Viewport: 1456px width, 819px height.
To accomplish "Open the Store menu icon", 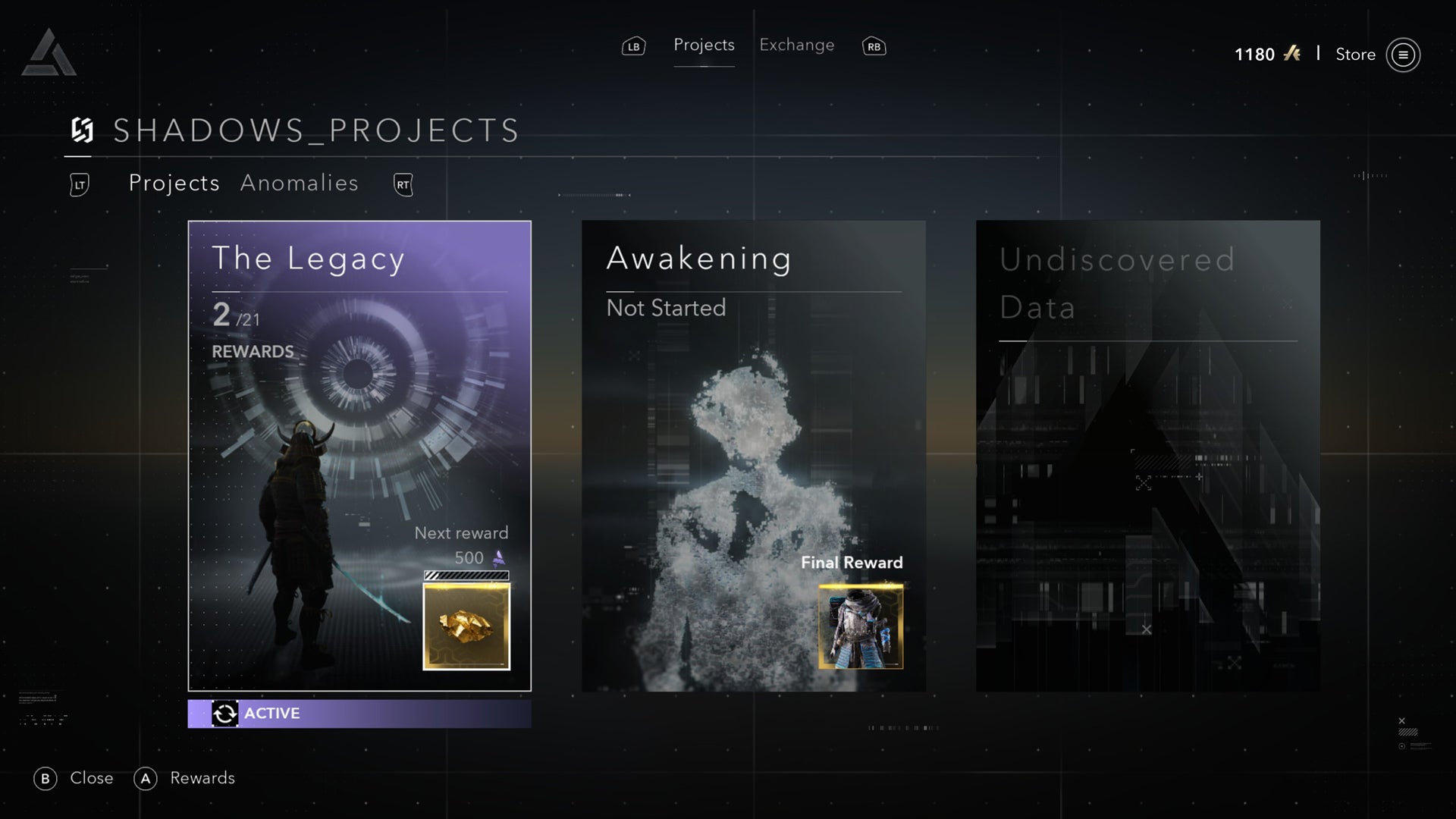I will coord(1404,55).
